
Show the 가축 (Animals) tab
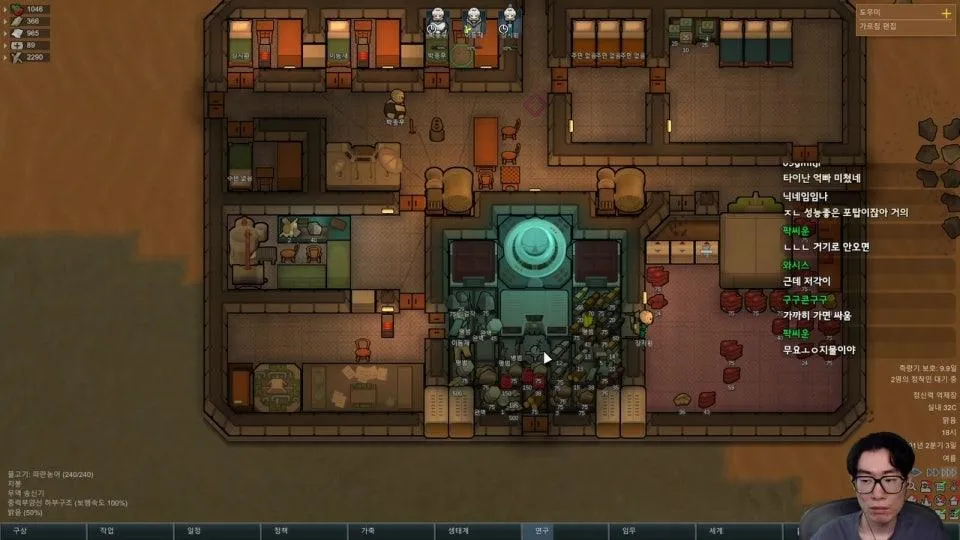pyautogui.click(x=368, y=531)
